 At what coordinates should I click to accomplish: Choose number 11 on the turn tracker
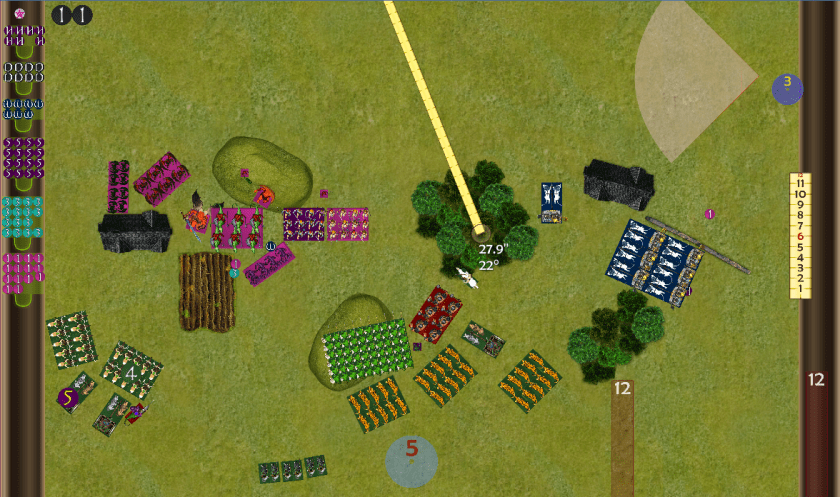point(799,183)
